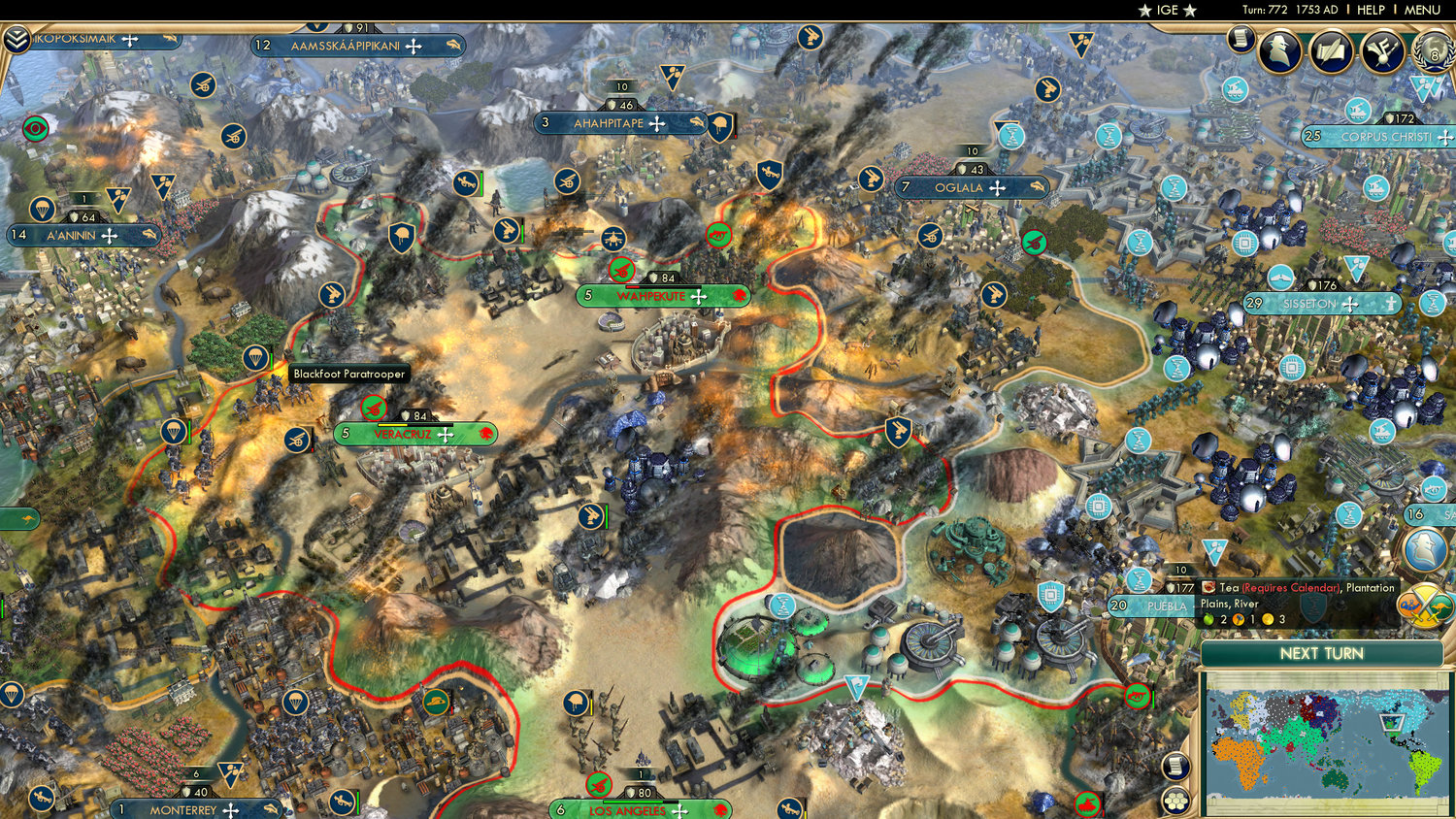1456x819 pixels.
Task: Select the Blackfoot Paratrooper unit flag
Action: (x=254, y=359)
